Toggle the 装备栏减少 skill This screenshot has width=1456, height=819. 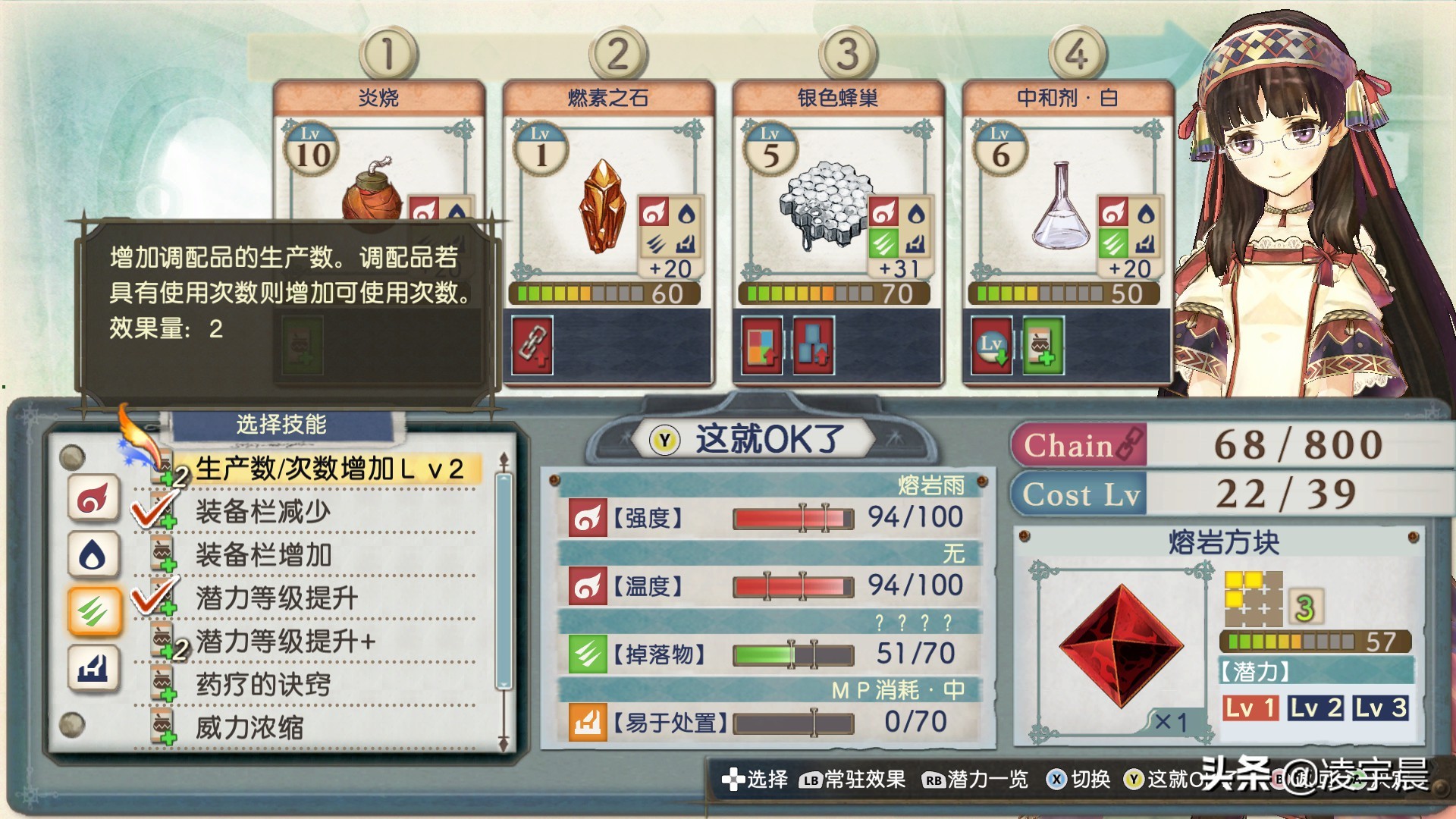tap(262, 512)
